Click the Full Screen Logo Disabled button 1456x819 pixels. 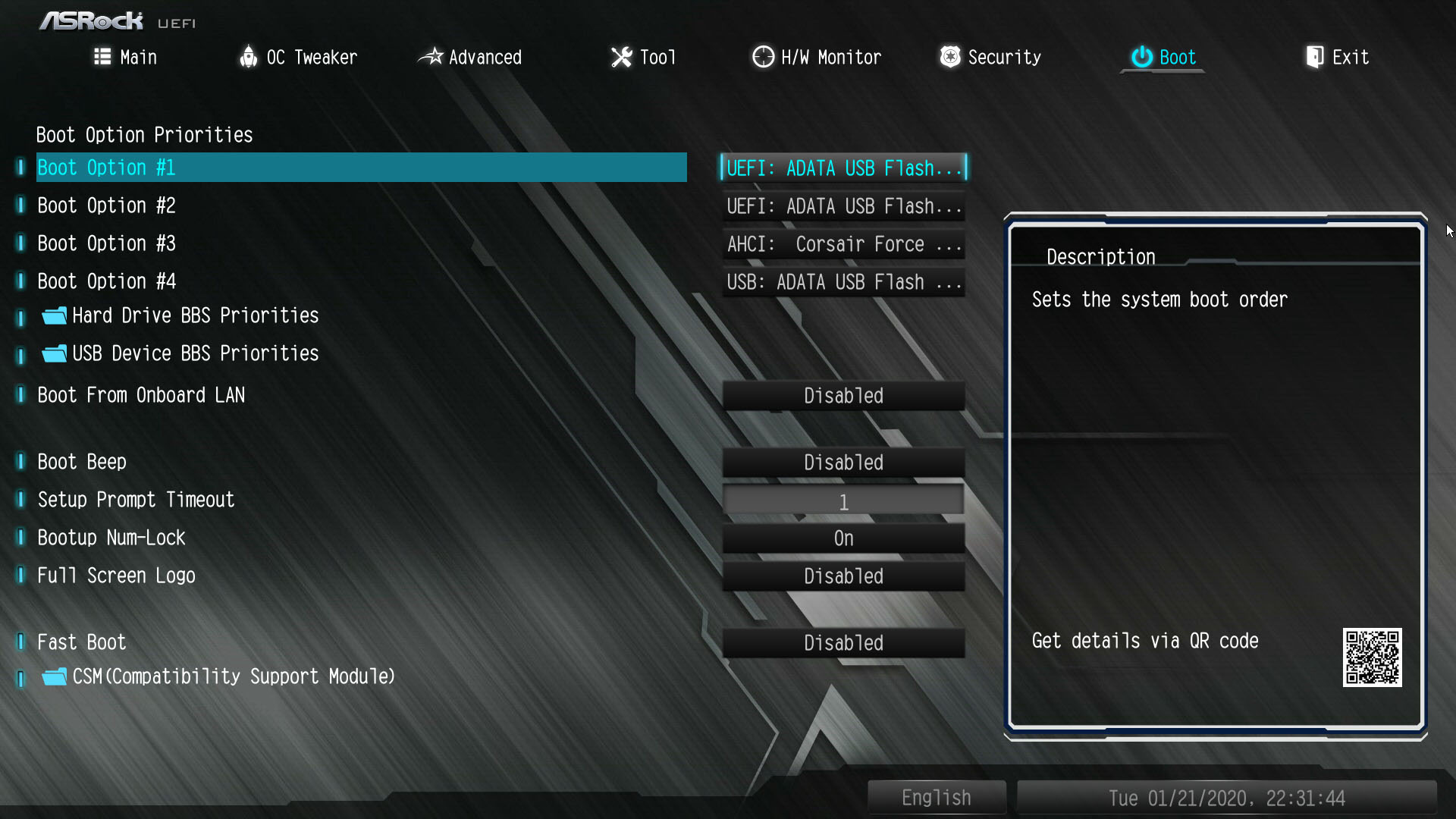pos(843,576)
